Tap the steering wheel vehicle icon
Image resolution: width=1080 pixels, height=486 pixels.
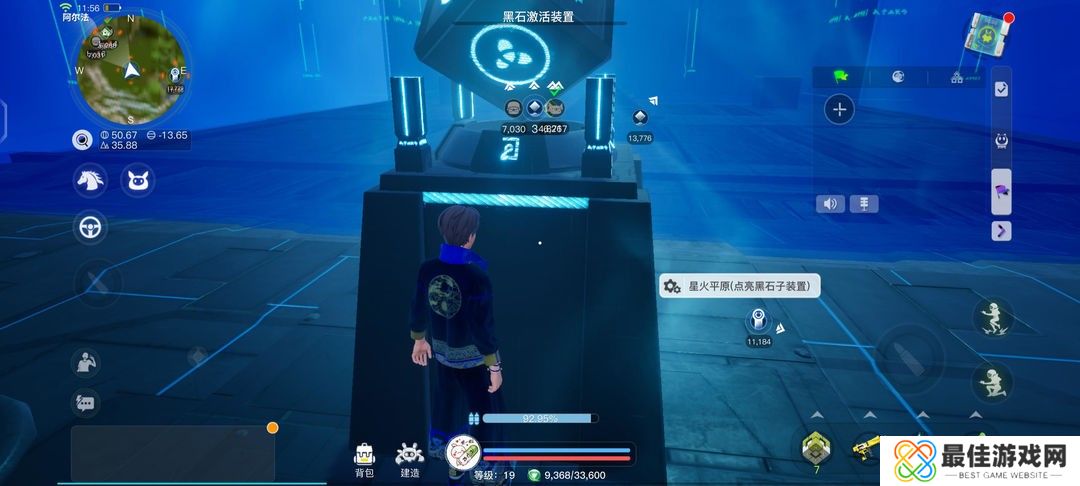91,228
